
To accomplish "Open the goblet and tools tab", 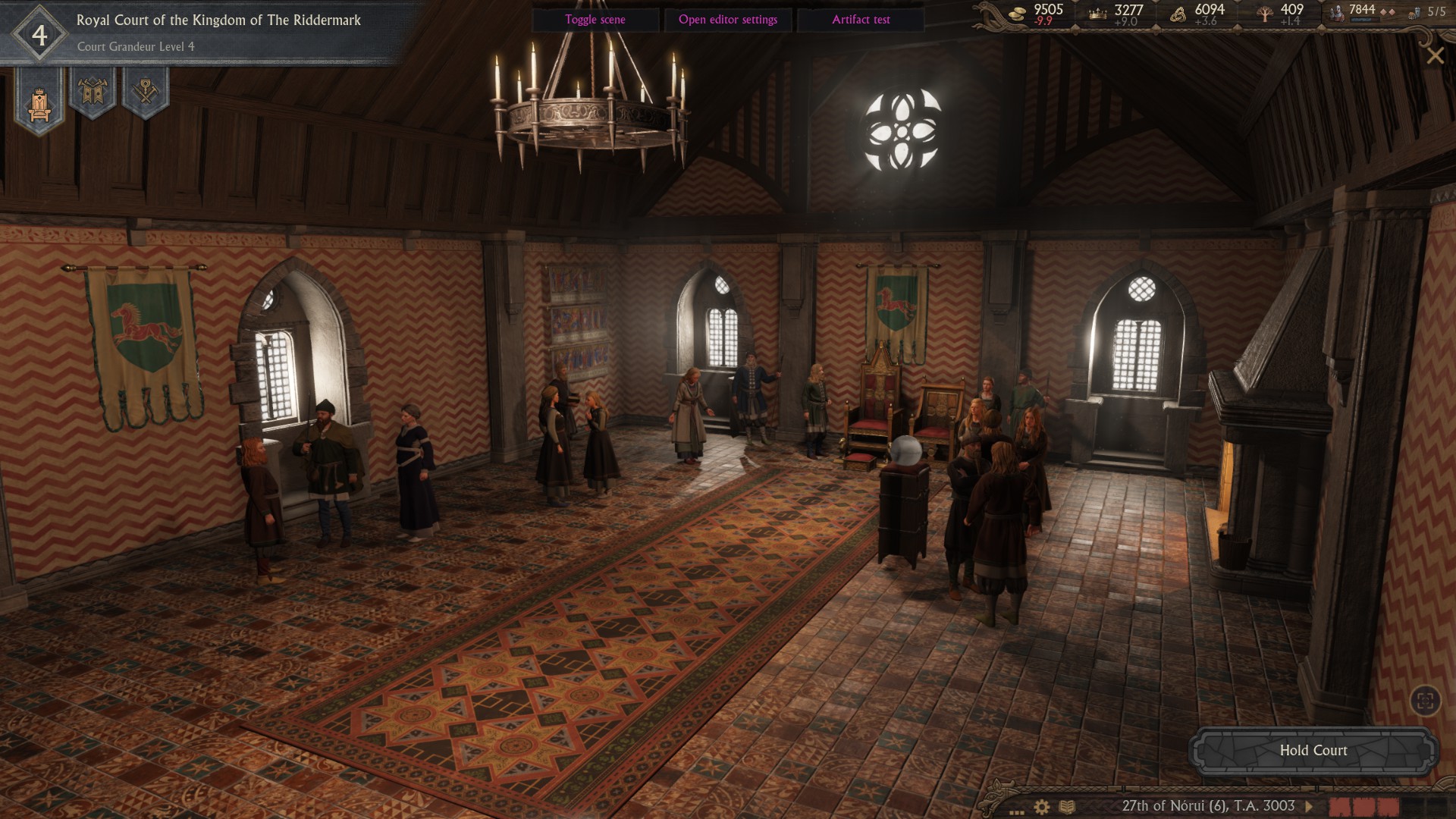I will (145, 93).
